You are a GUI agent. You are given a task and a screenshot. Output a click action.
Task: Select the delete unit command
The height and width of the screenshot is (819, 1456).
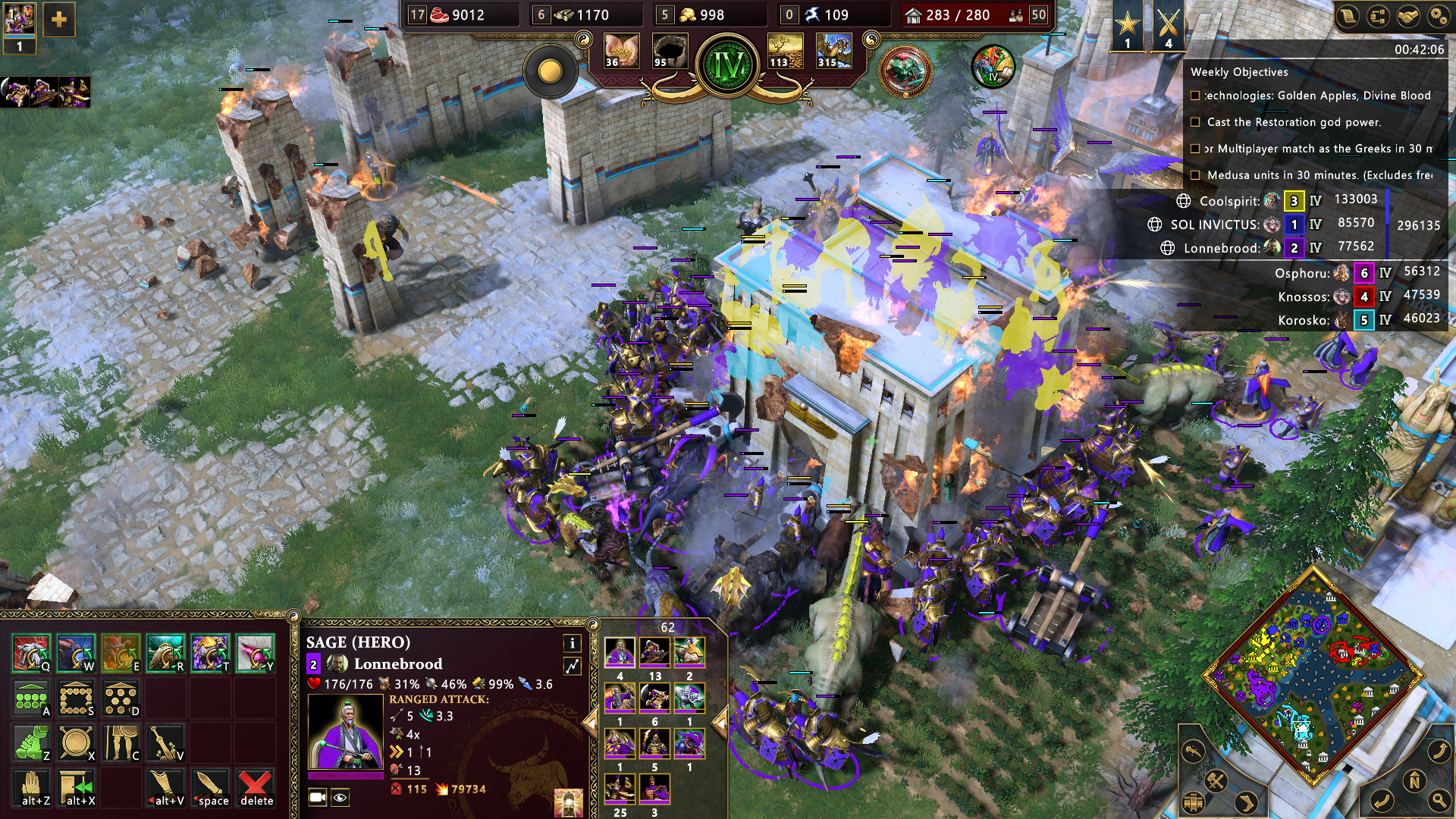tap(256, 788)
